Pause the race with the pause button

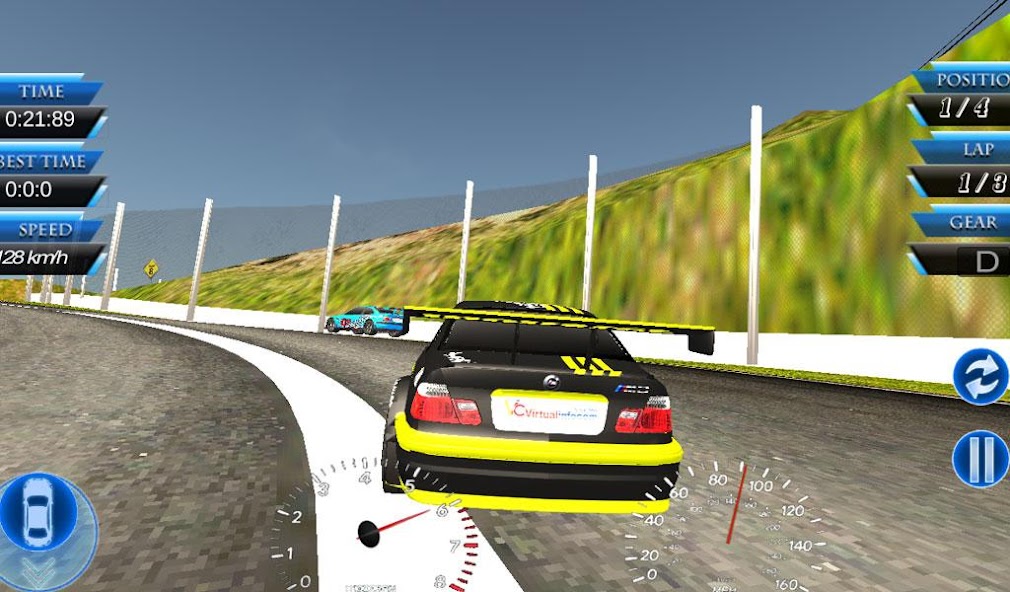980,459
